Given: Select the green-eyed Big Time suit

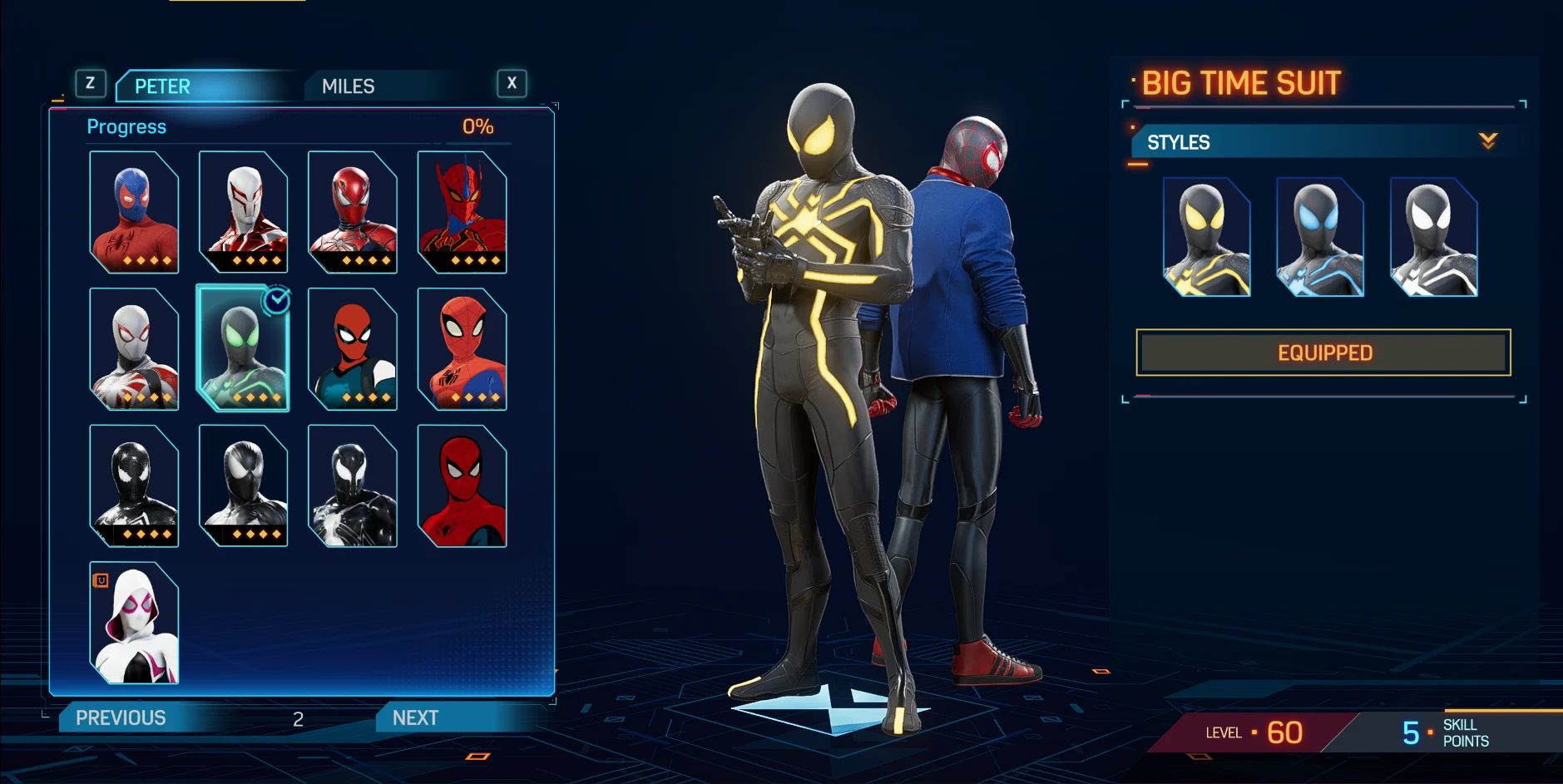Looking at the screenshot, I should pyautogui.click(x=243, y=349).
